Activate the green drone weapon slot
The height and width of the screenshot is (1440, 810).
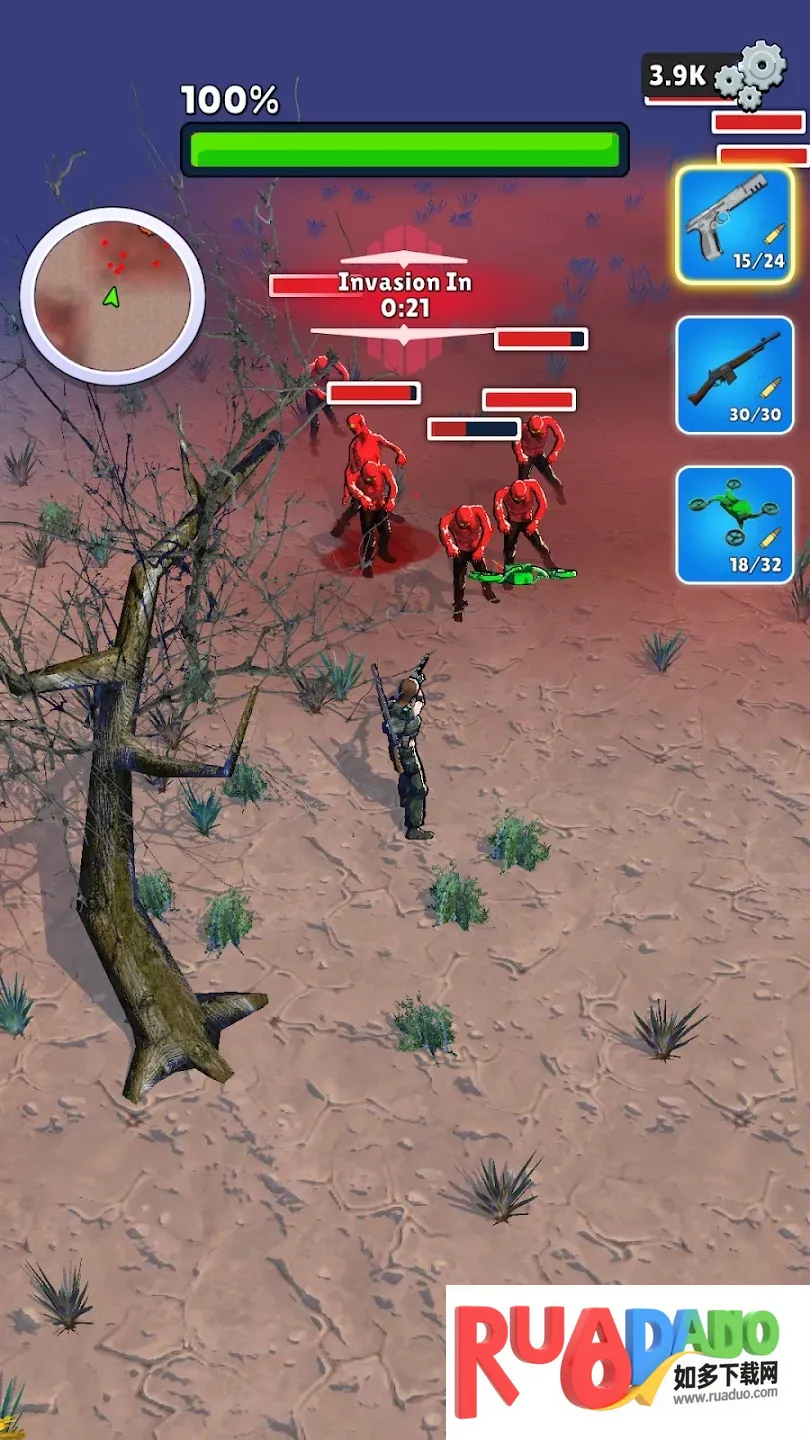pyautogui.click(x=734, y=524)
